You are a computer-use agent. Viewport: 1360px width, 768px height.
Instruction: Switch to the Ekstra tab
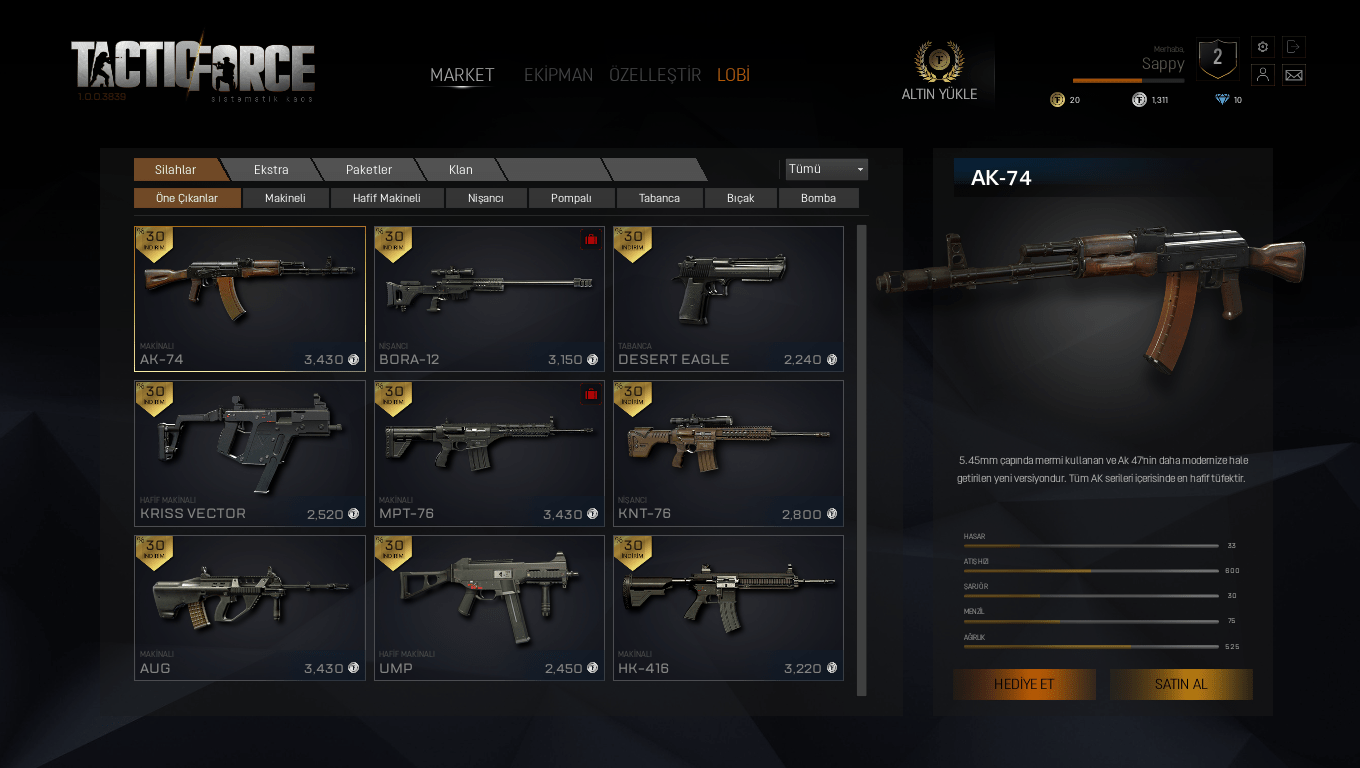click(271, 170)
